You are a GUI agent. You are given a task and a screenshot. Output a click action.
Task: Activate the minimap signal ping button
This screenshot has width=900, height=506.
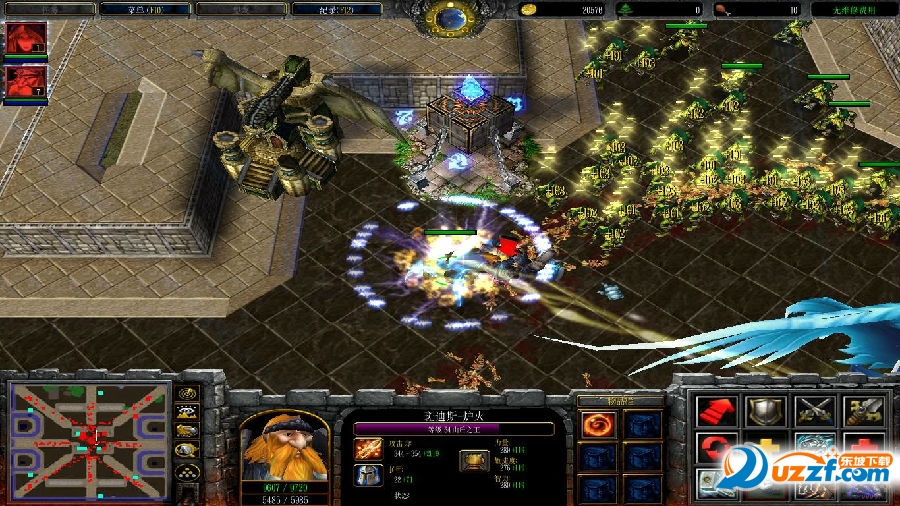pyautogui.click(x=187, y=392)
